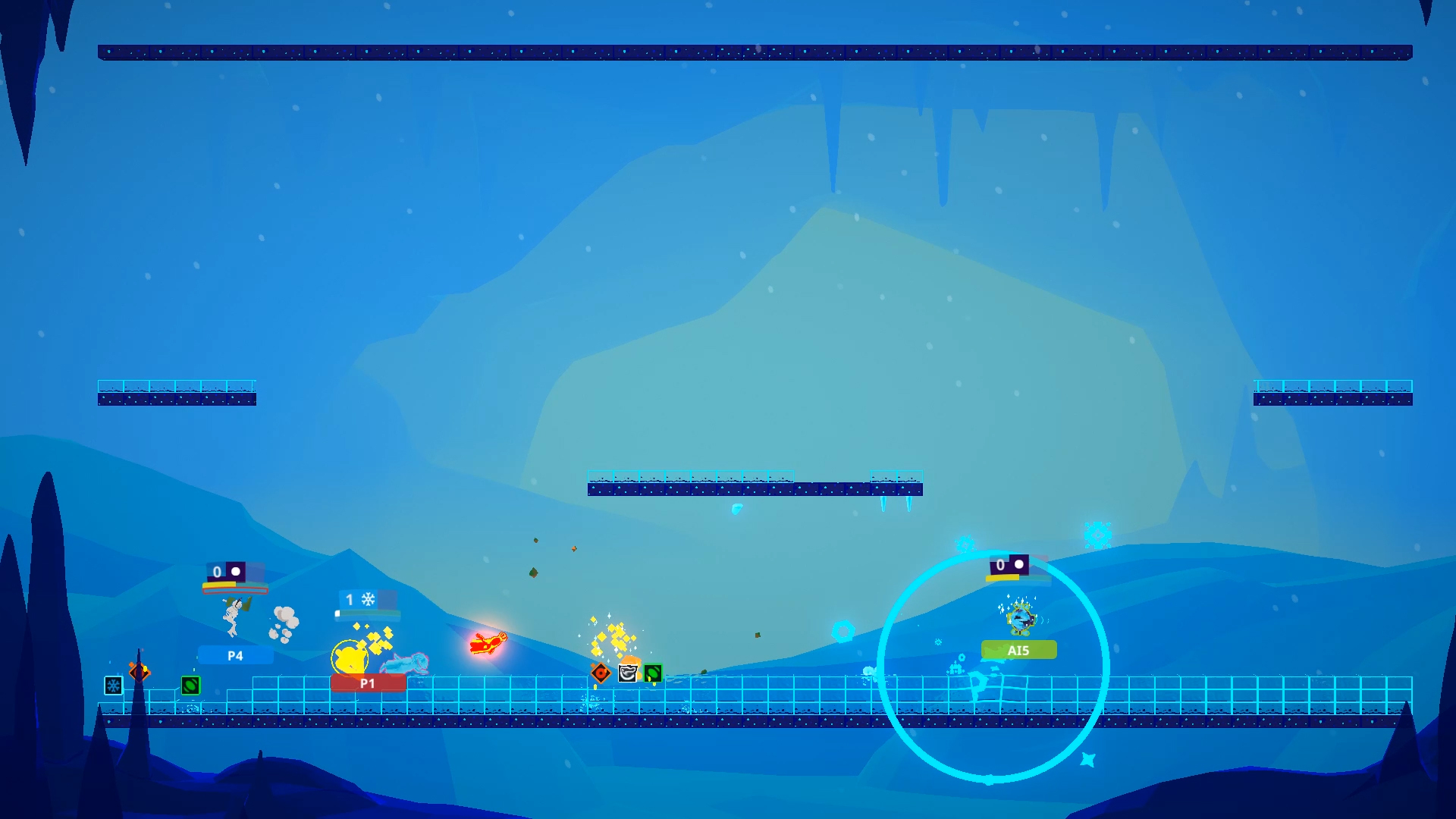Click the snowflake symbol in the frost counter above P1
1456x819 pixels.
pos(369,599)
